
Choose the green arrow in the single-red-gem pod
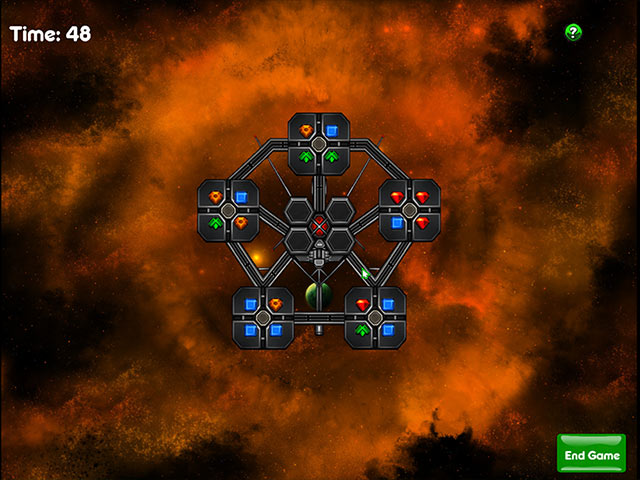click(x=362, y=329)
